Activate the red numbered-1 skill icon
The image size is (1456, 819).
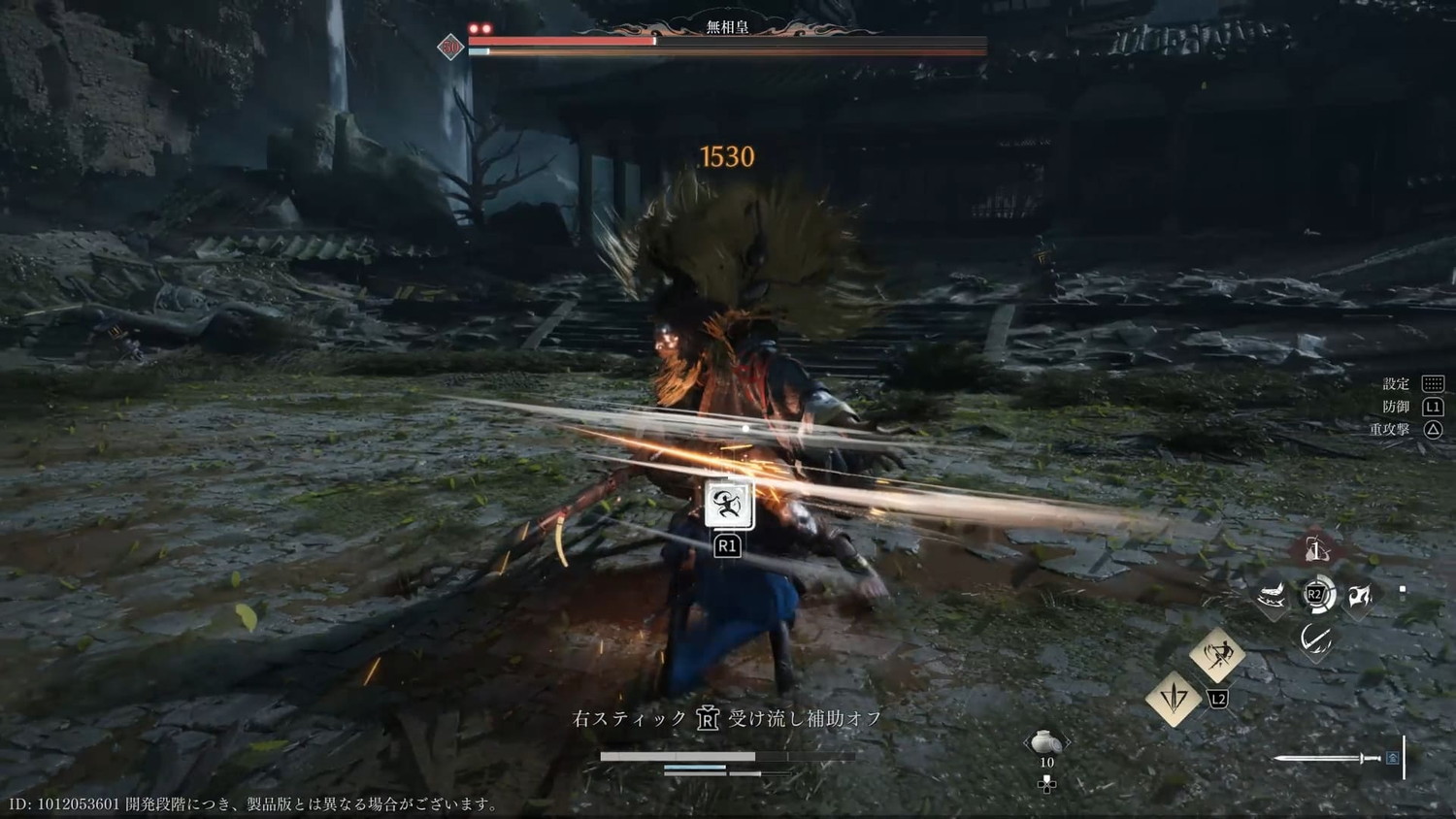click(x=1315, y=551)
